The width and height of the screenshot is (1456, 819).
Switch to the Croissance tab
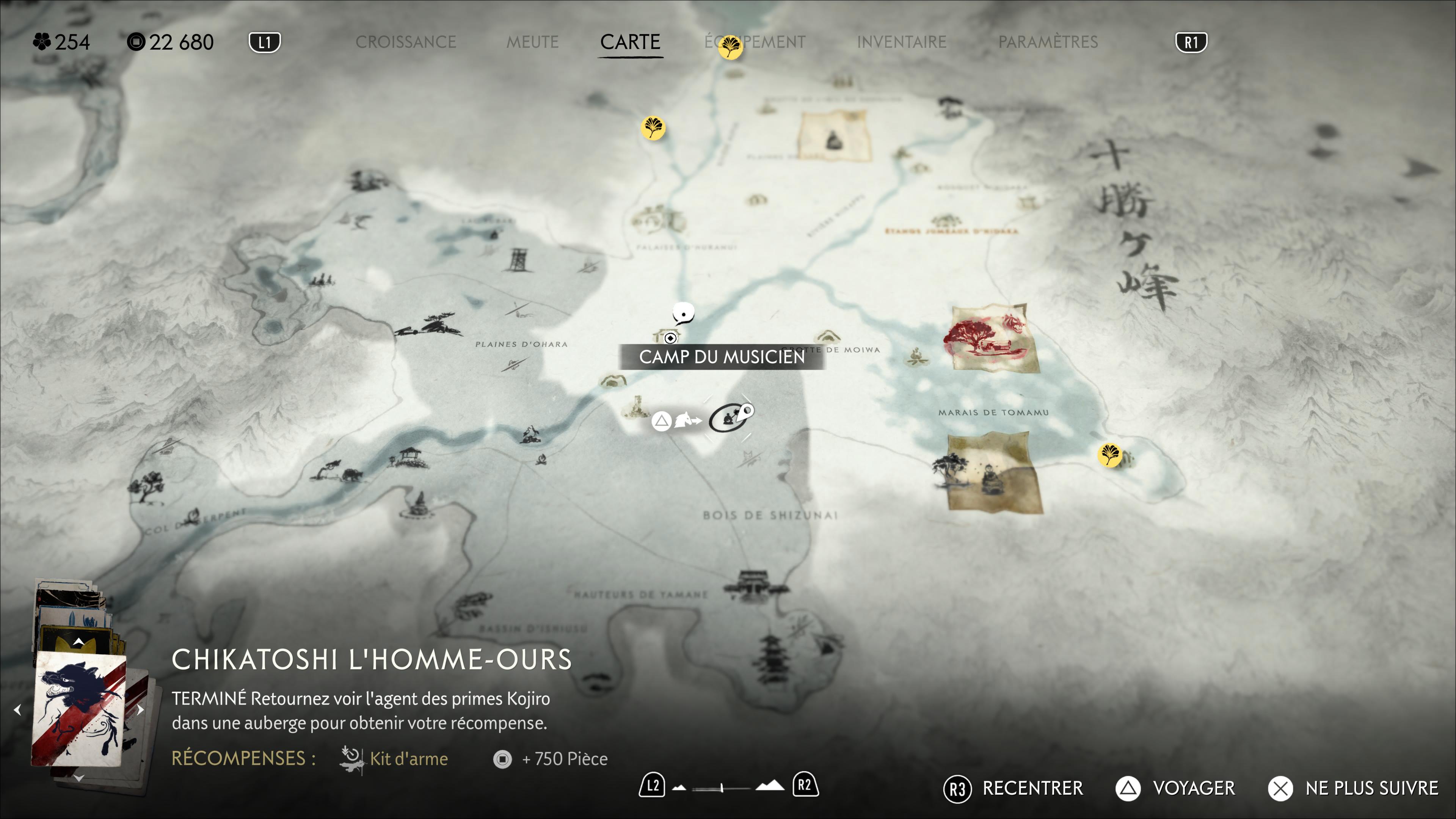(405, 42)
